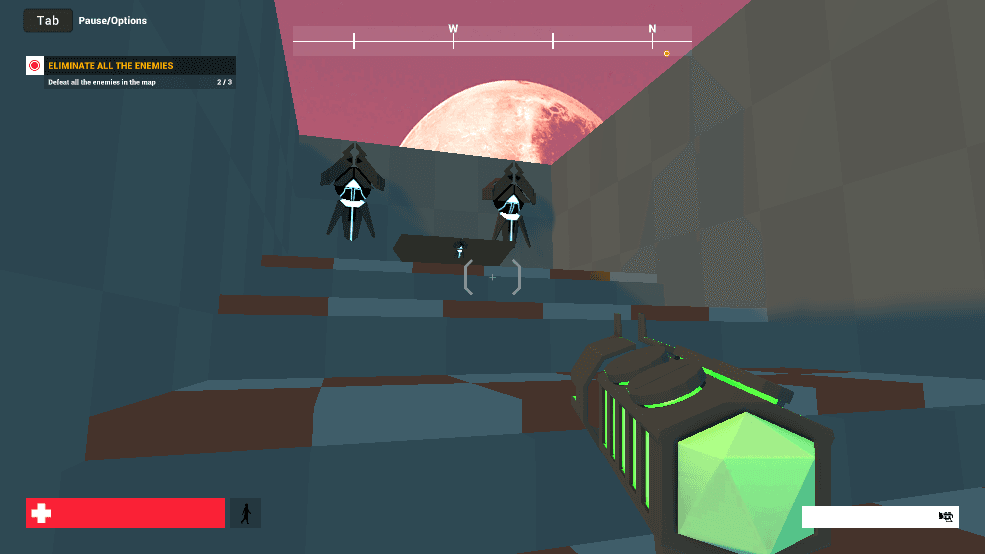Click the compass bar heading strip
This screenshot has height=554, width=985.
point(492,41)
